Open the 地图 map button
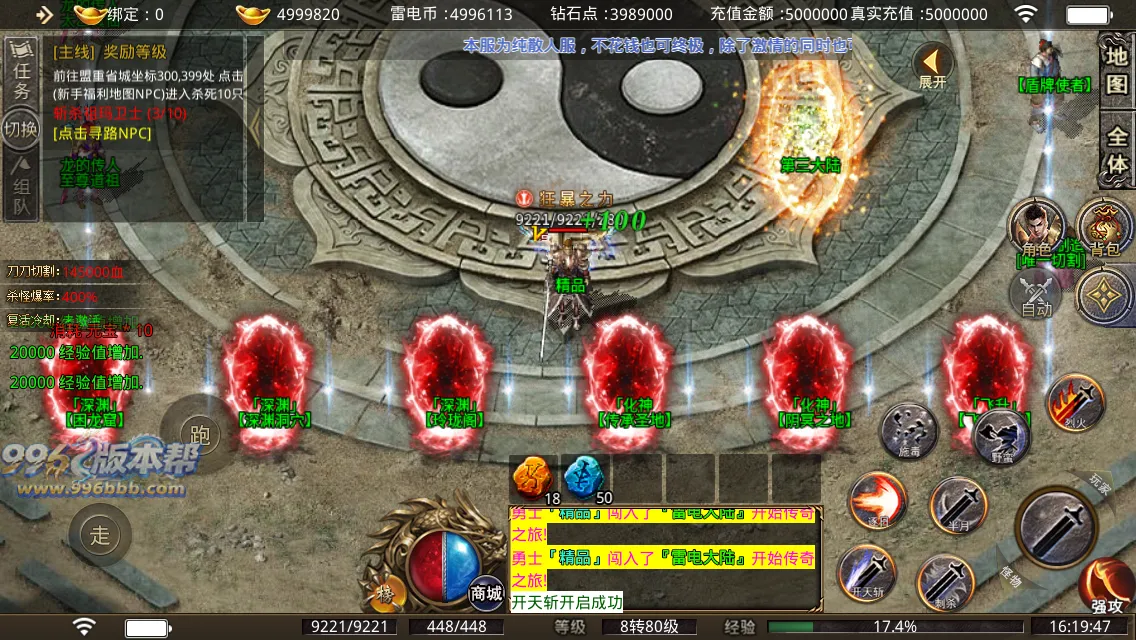The image size is (1136, 640). point(1116,70)
